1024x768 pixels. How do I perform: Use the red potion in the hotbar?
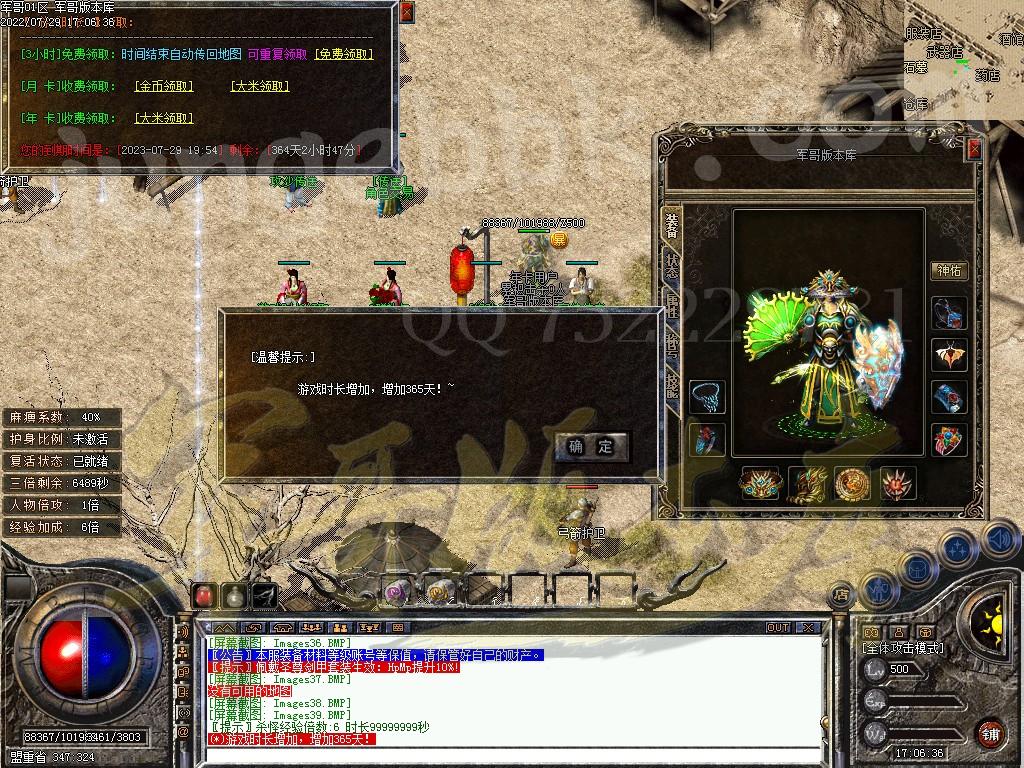(x=204, y=595)
